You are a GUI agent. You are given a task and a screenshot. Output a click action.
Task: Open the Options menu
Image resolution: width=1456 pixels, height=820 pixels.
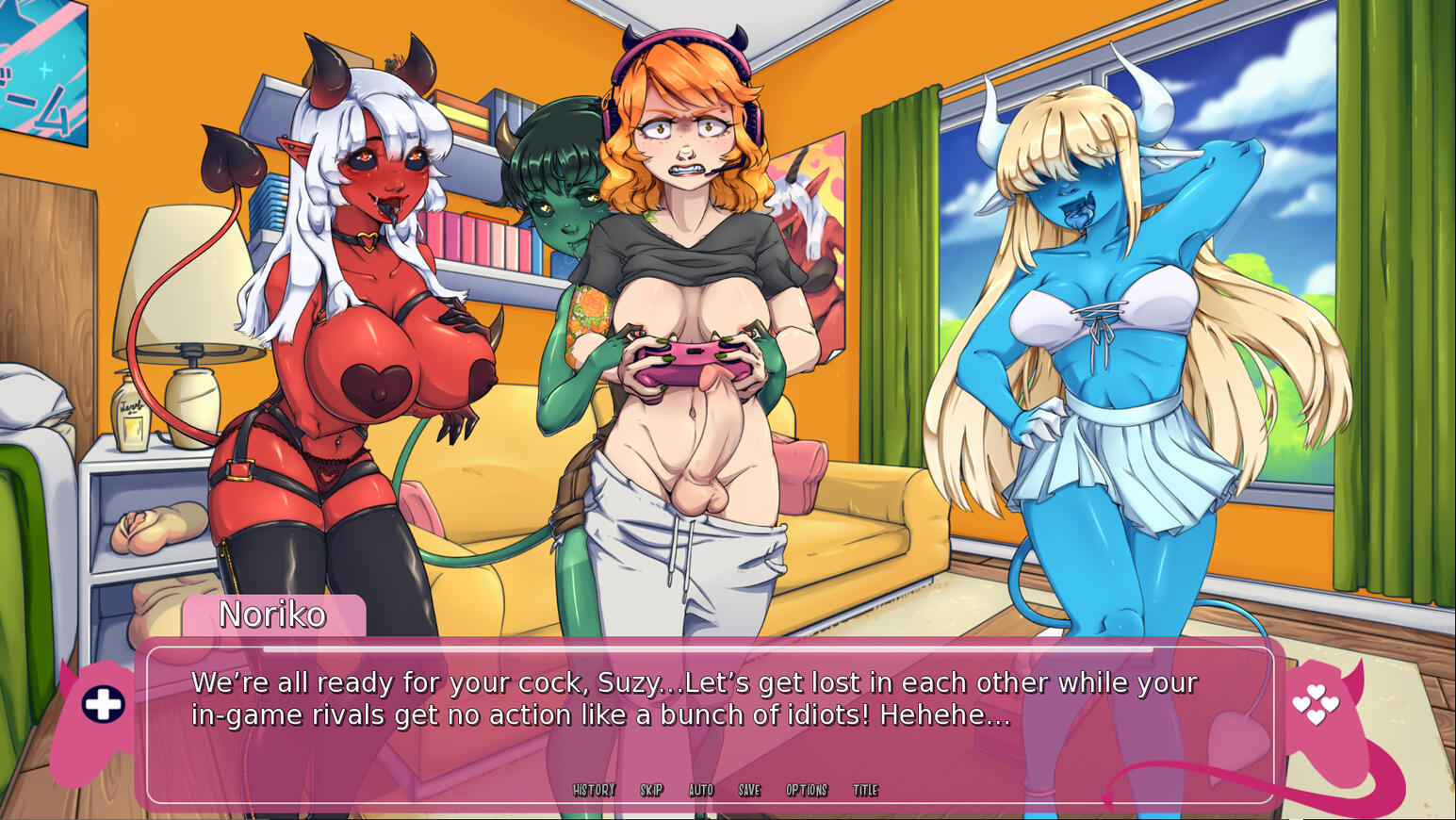tap(807, 790)
